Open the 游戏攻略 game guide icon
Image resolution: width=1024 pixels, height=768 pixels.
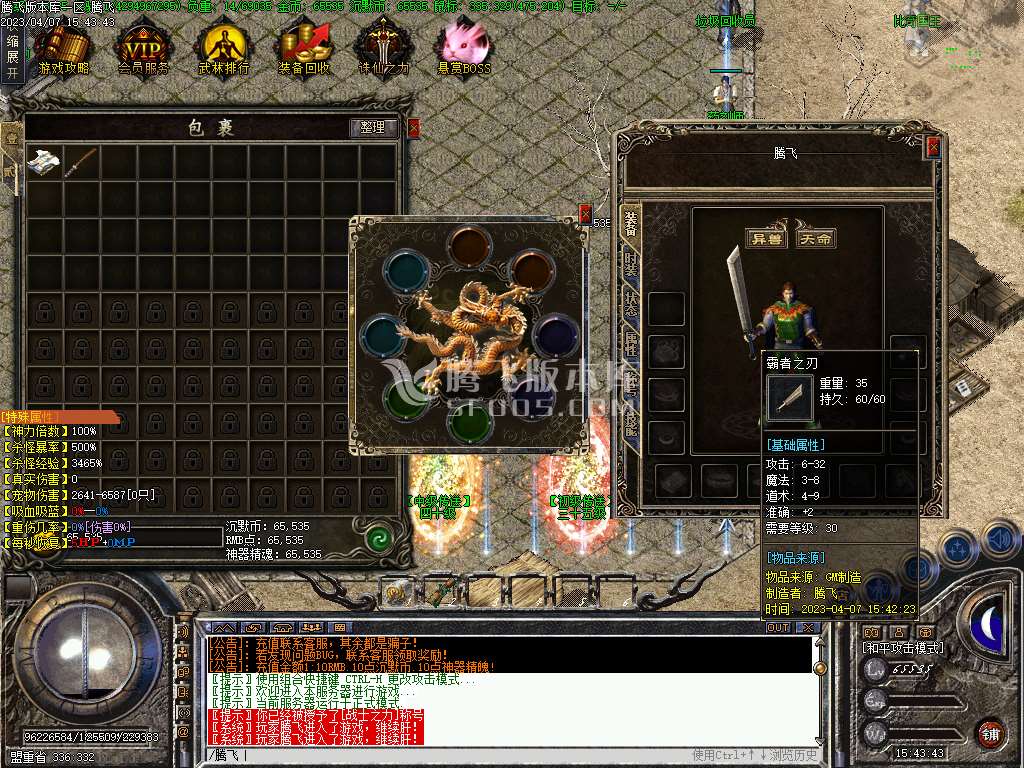[x=63, y=49]
